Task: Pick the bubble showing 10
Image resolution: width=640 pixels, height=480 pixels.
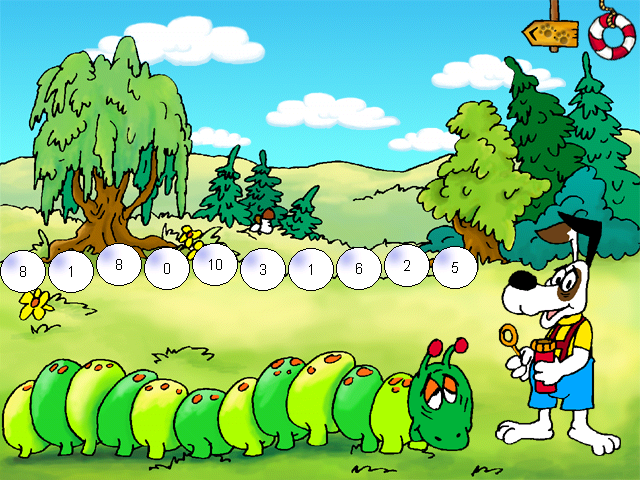Action: [x=215, y=266]
